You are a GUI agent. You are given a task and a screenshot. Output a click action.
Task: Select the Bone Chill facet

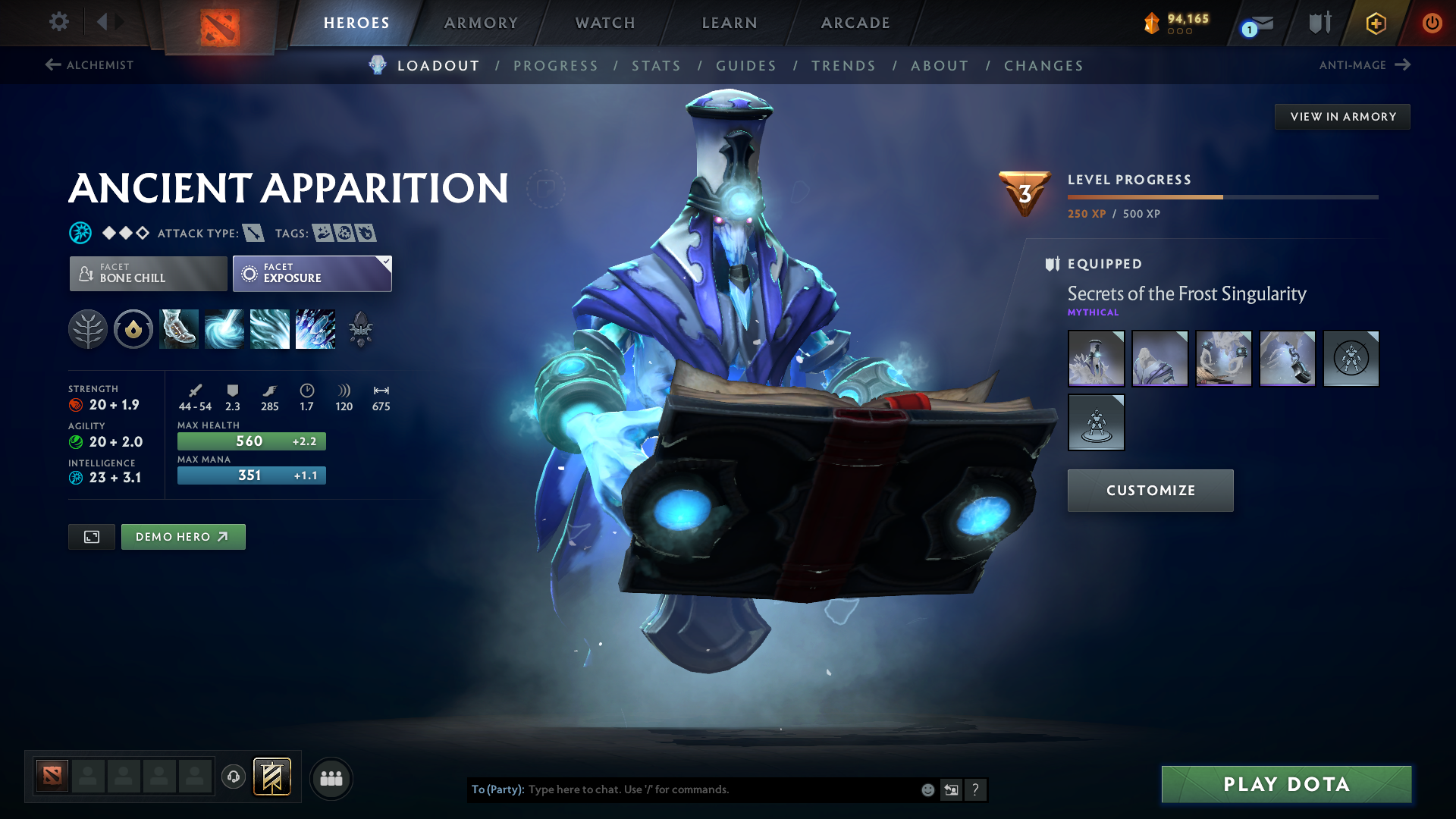pyautogui.click(x=148, y=273)
